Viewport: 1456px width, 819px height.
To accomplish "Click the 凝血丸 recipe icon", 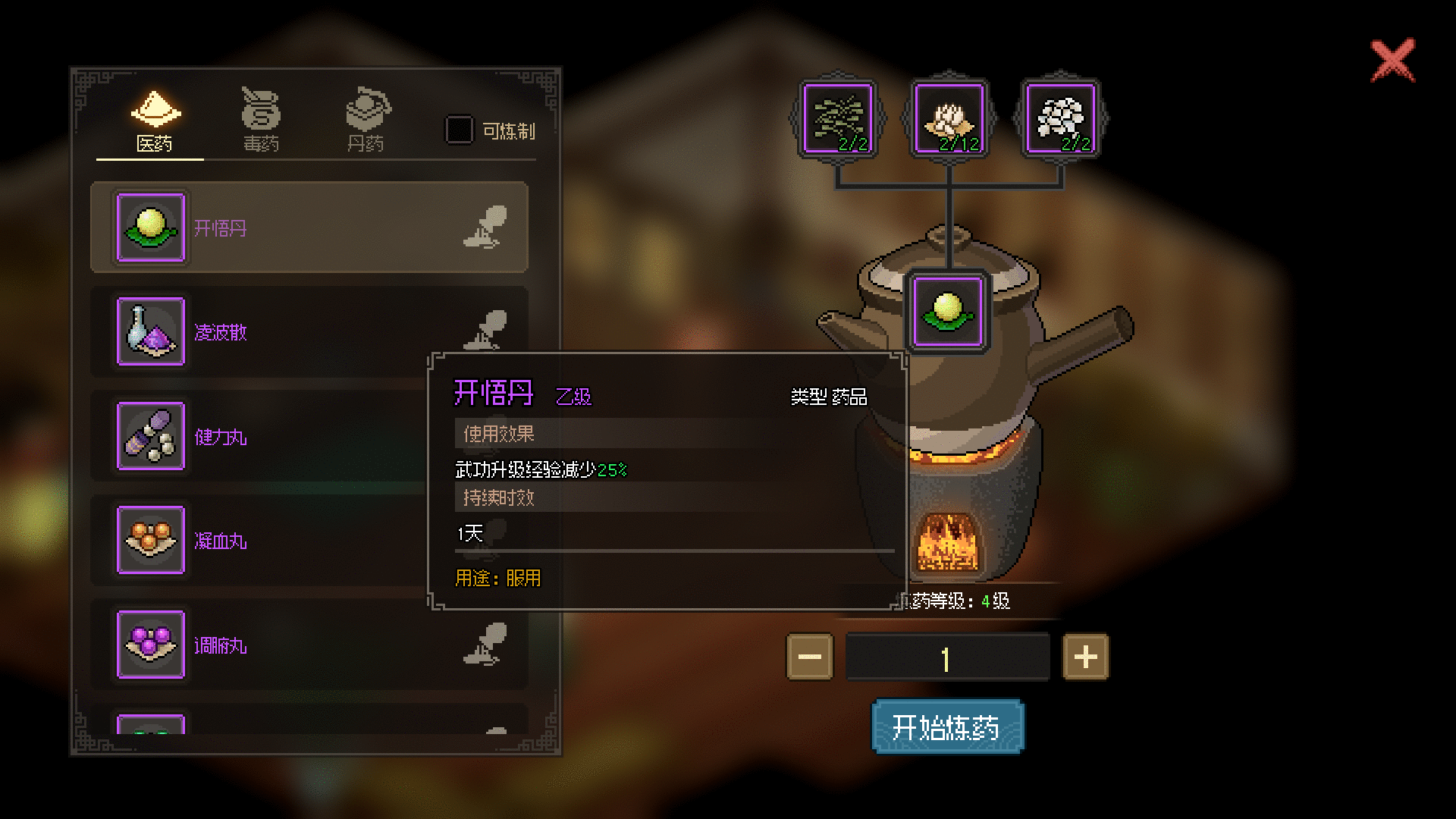I will coord(149,541).
